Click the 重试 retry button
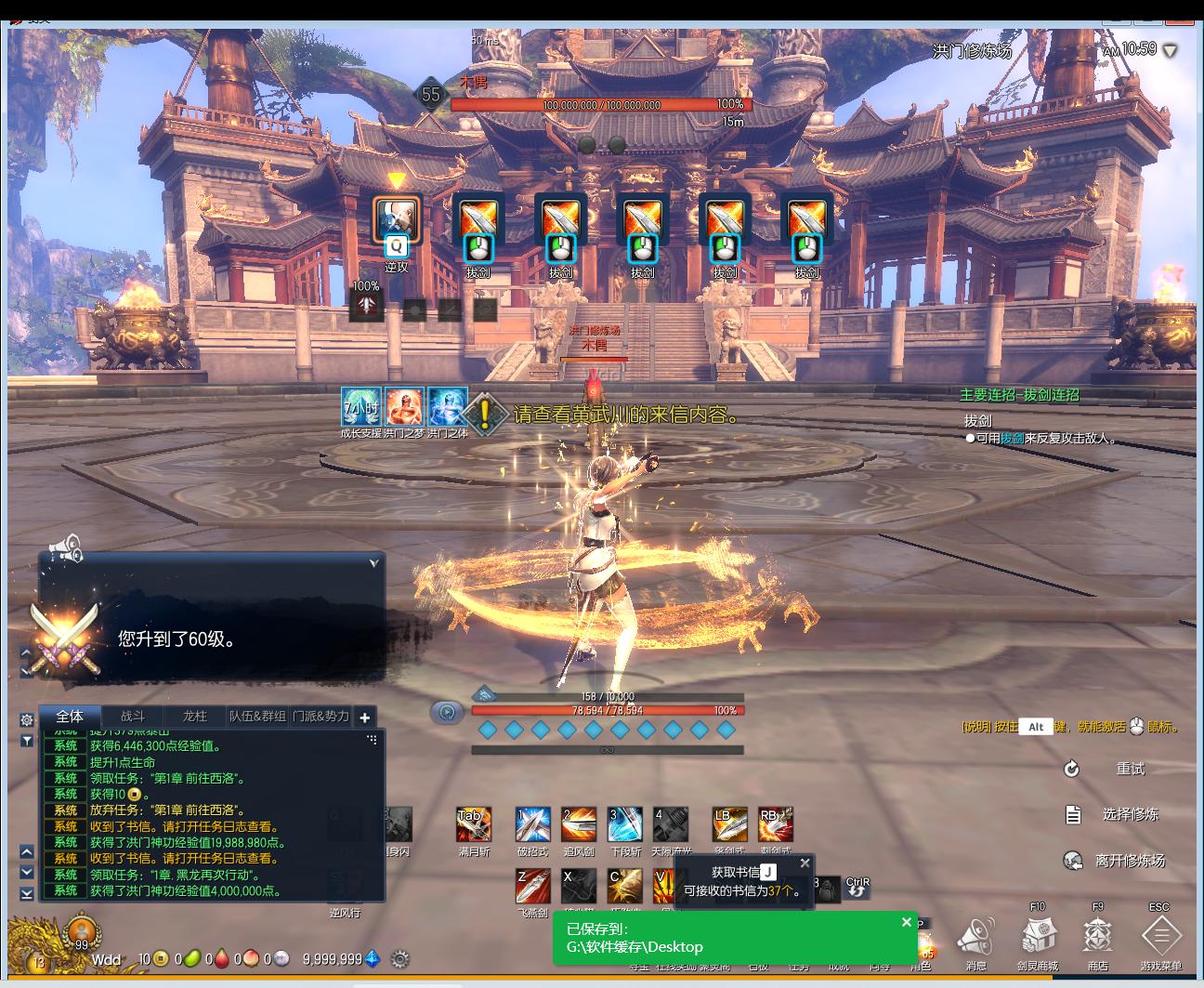 (x=1129, y=769)
